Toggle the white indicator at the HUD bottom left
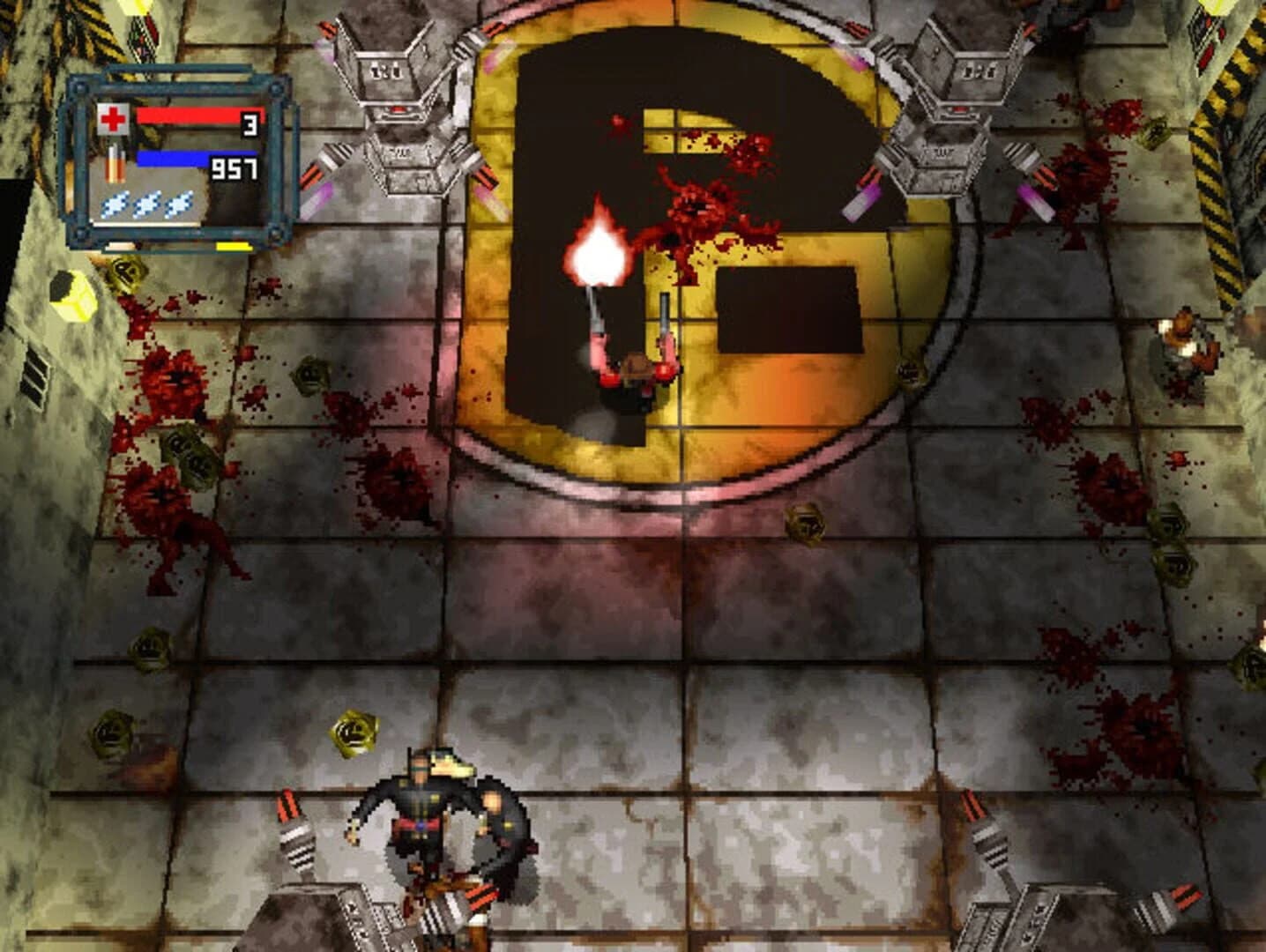 (121, 247)
